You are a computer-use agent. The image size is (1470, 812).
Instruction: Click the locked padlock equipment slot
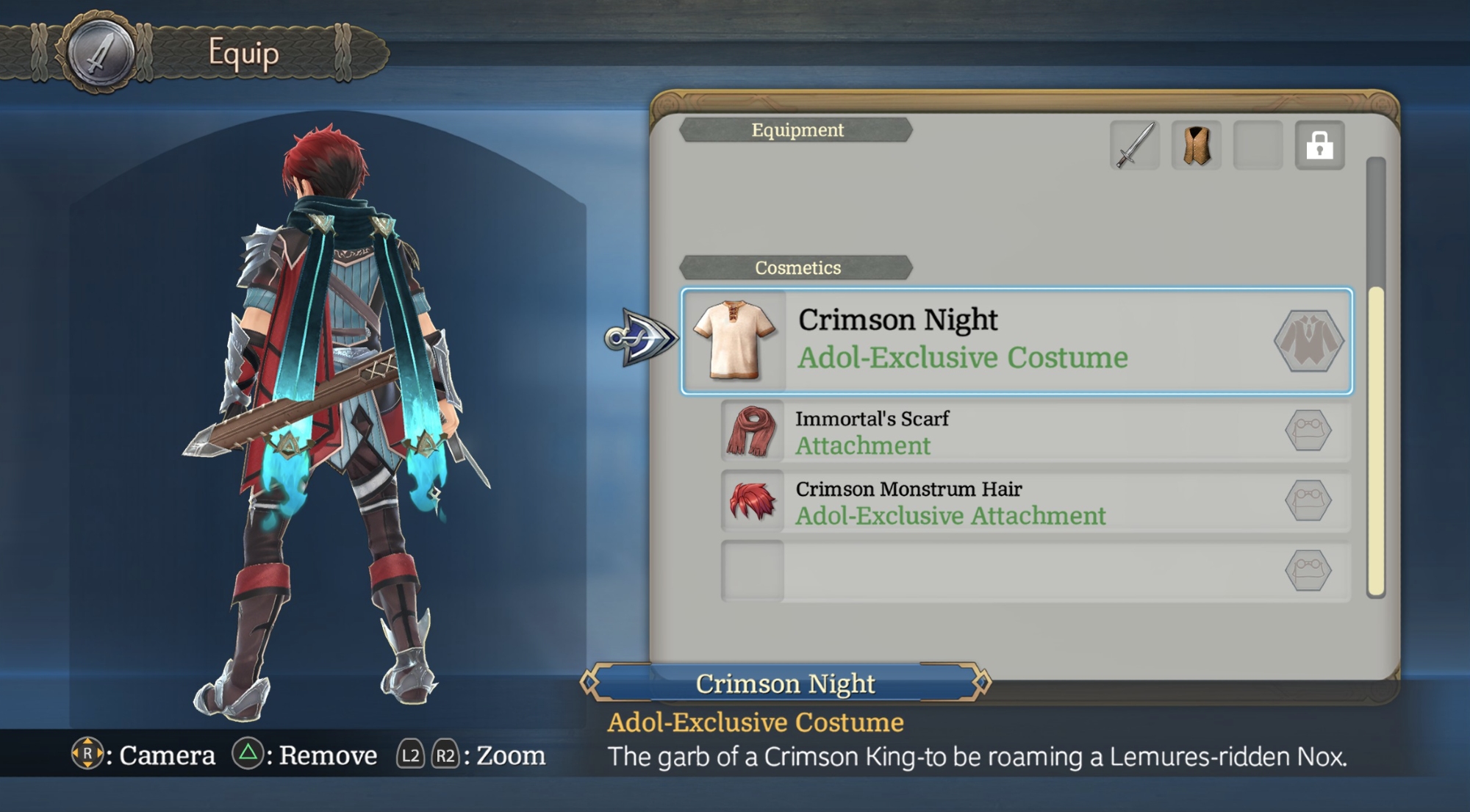(x=1319, y=145)
